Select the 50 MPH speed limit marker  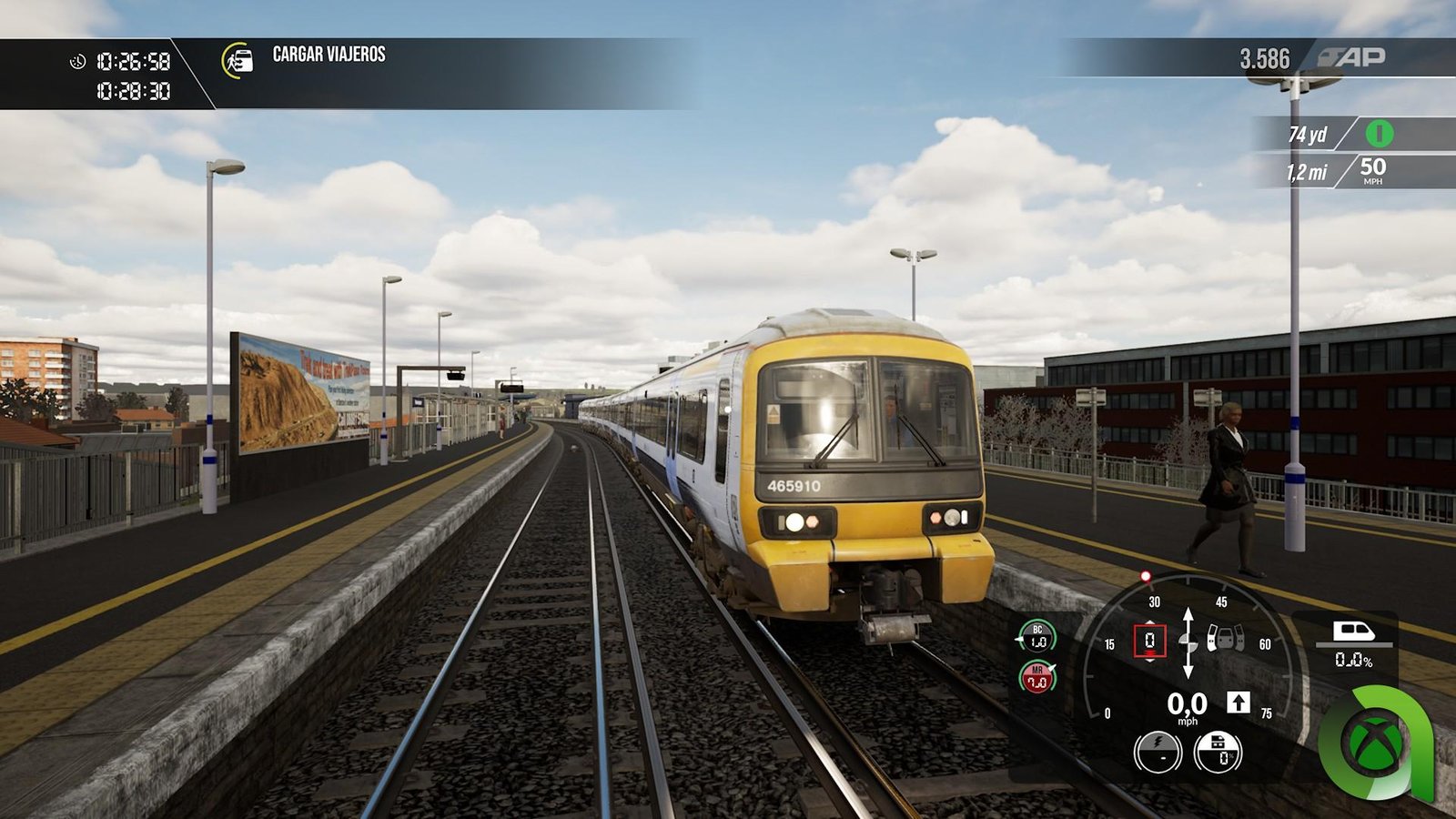pyautogui.click(x=1372, y=169)
